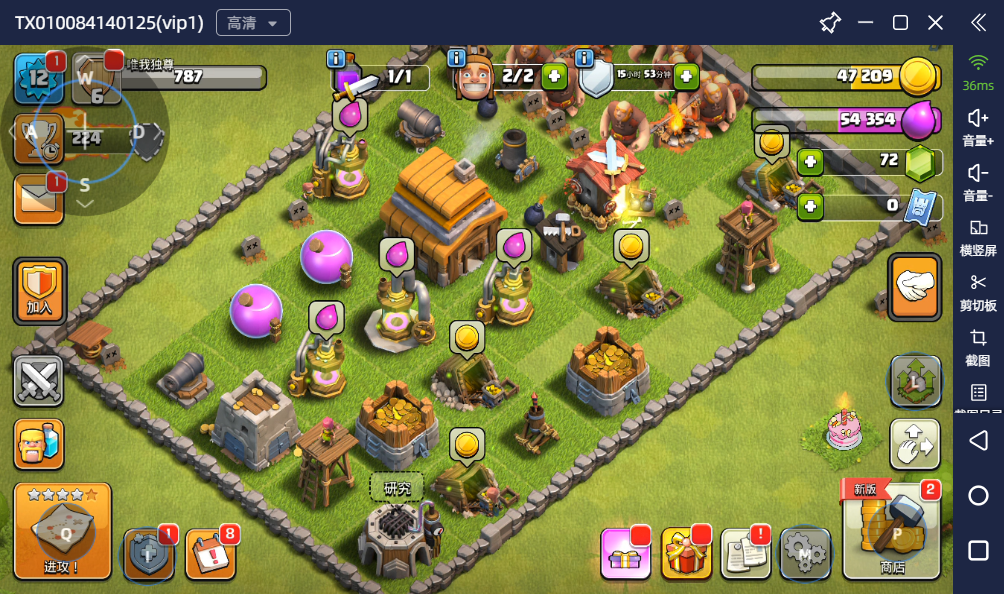Open the pink gift box offer
This screenshot has width=1004, height=594.
click(626, 553)
